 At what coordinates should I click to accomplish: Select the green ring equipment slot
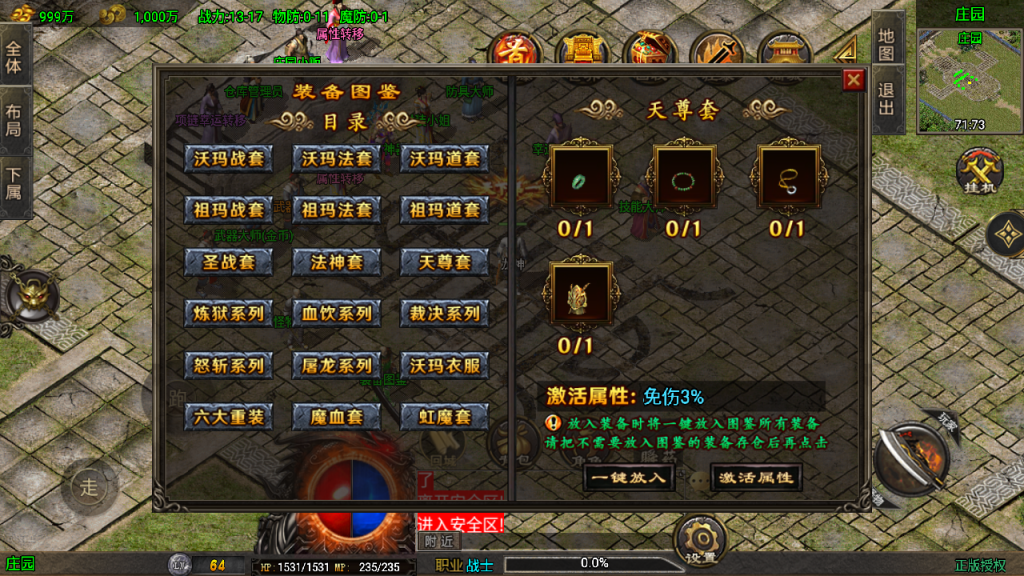pyautogui.click(x=576, y=180)
